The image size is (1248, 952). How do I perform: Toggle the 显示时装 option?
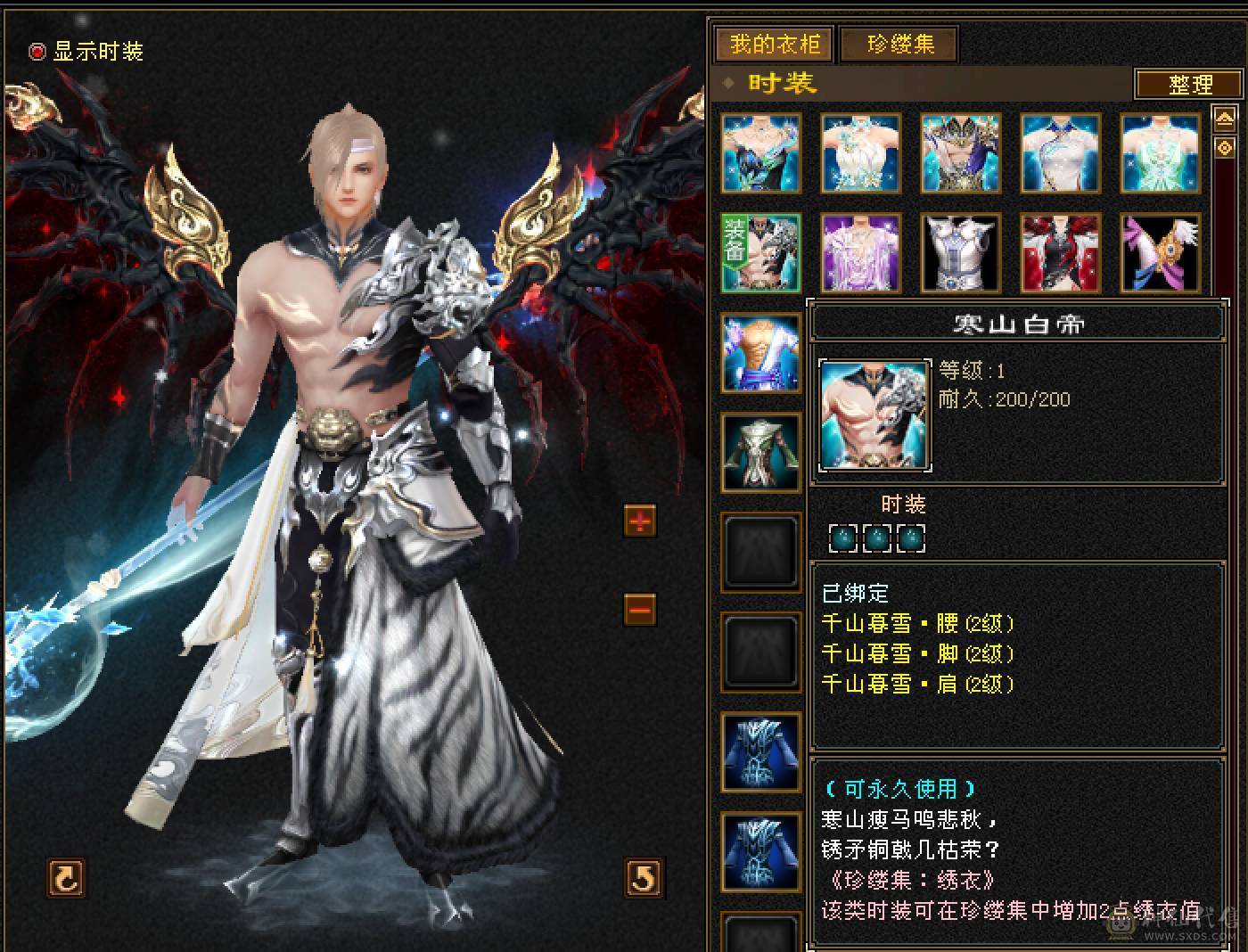click(x=37, y=52)
